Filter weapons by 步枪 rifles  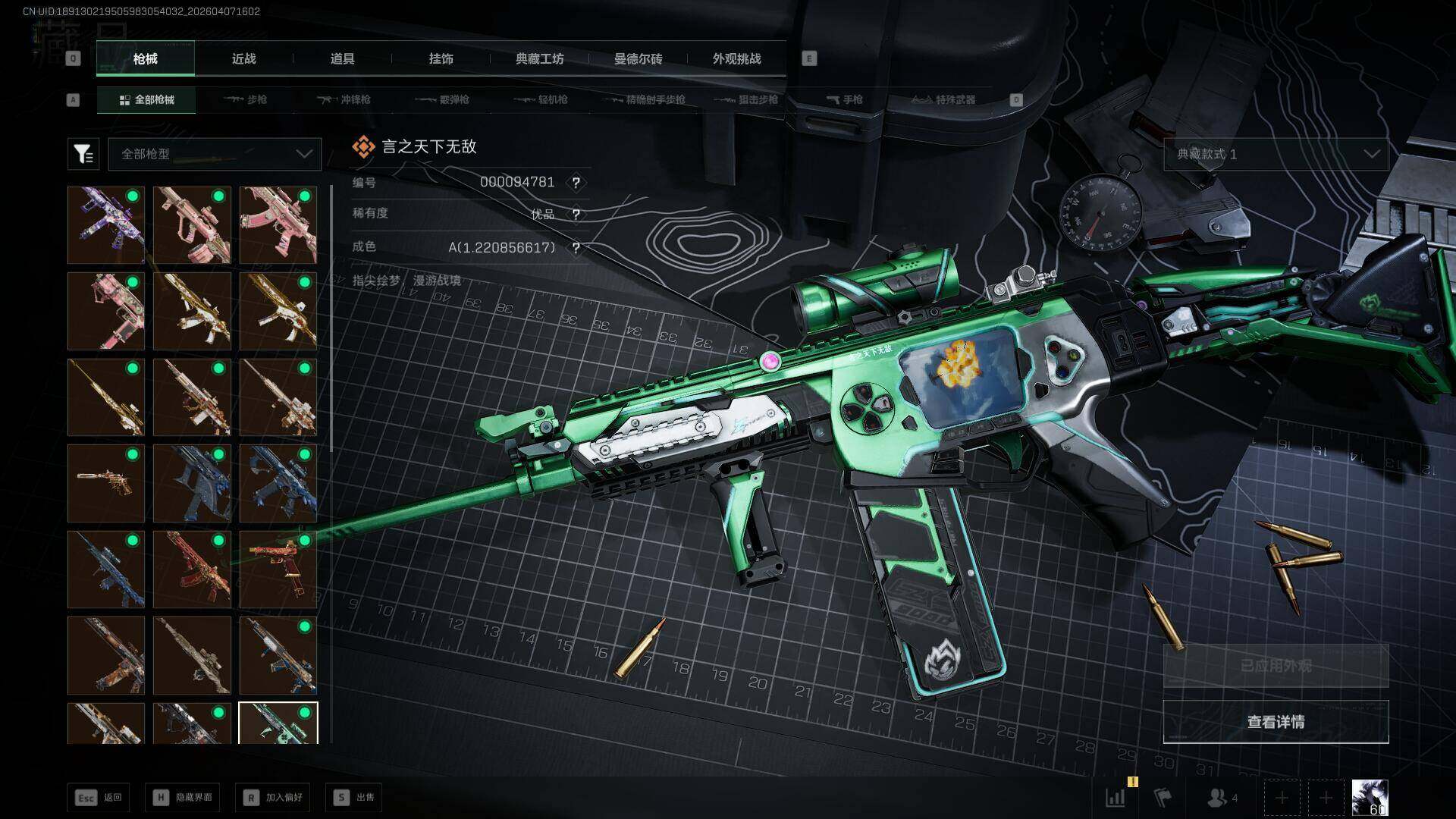coord(246,99)
